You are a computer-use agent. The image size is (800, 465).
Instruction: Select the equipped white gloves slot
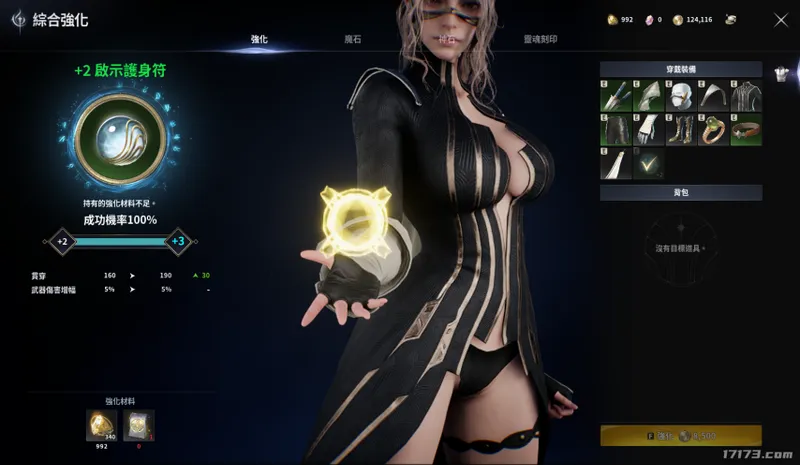pos(648,130)
